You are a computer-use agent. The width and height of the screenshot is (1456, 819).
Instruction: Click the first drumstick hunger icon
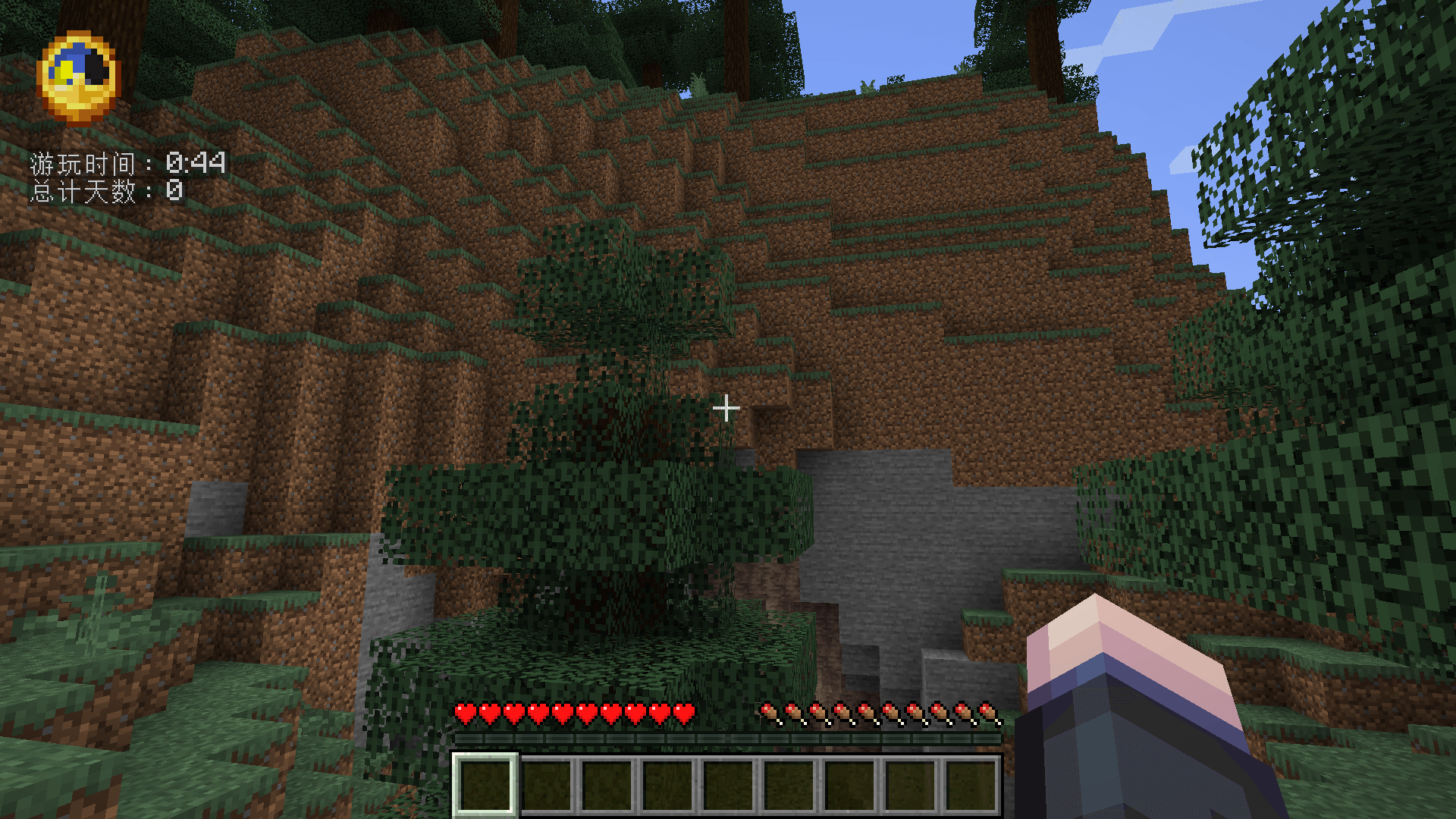point(770,713)
